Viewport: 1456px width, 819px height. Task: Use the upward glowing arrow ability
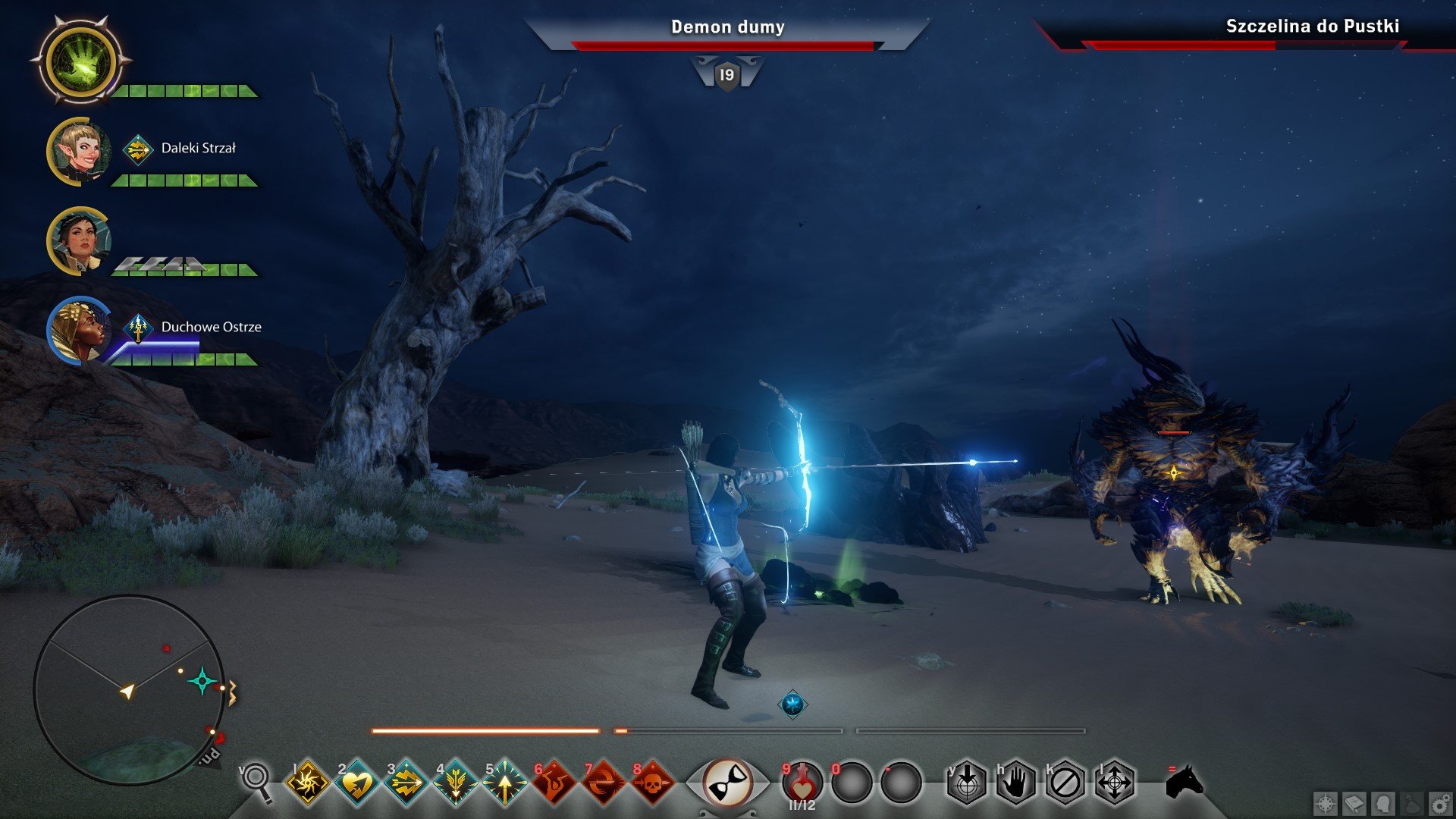pyautogui.click(x=504, y=782)
